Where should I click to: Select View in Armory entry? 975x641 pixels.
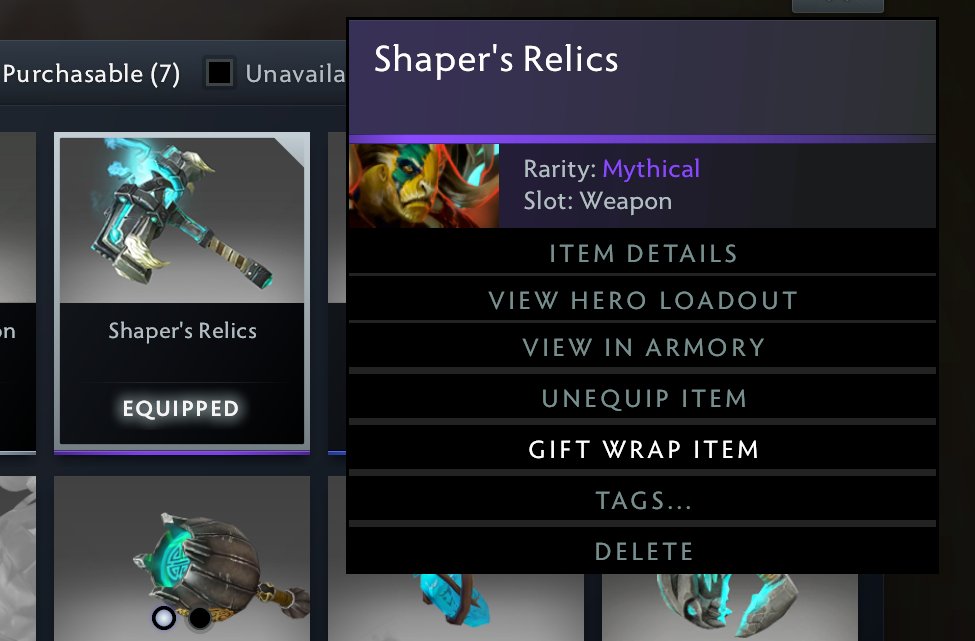click(x=642, y=348)
